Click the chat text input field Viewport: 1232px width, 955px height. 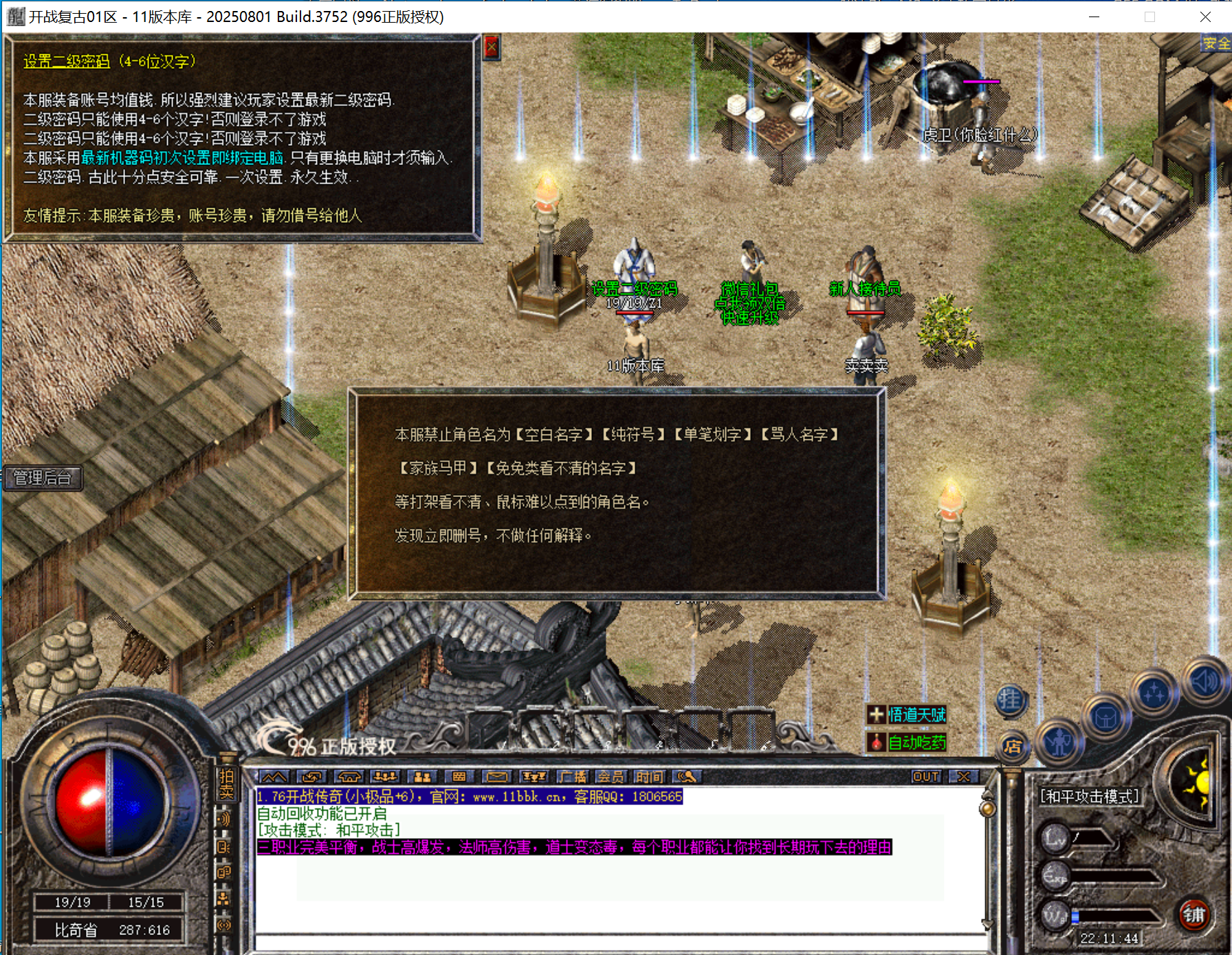(619, 942)
